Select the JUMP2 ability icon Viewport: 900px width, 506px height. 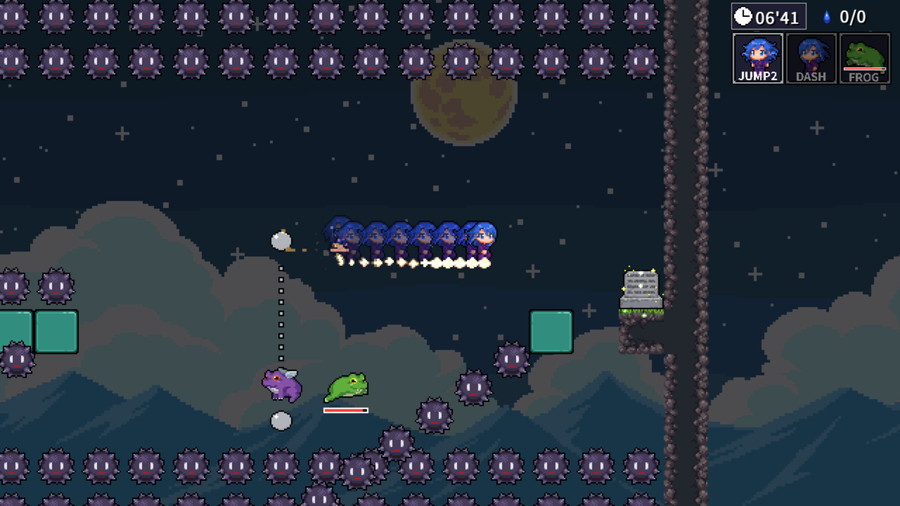[757, 58]
